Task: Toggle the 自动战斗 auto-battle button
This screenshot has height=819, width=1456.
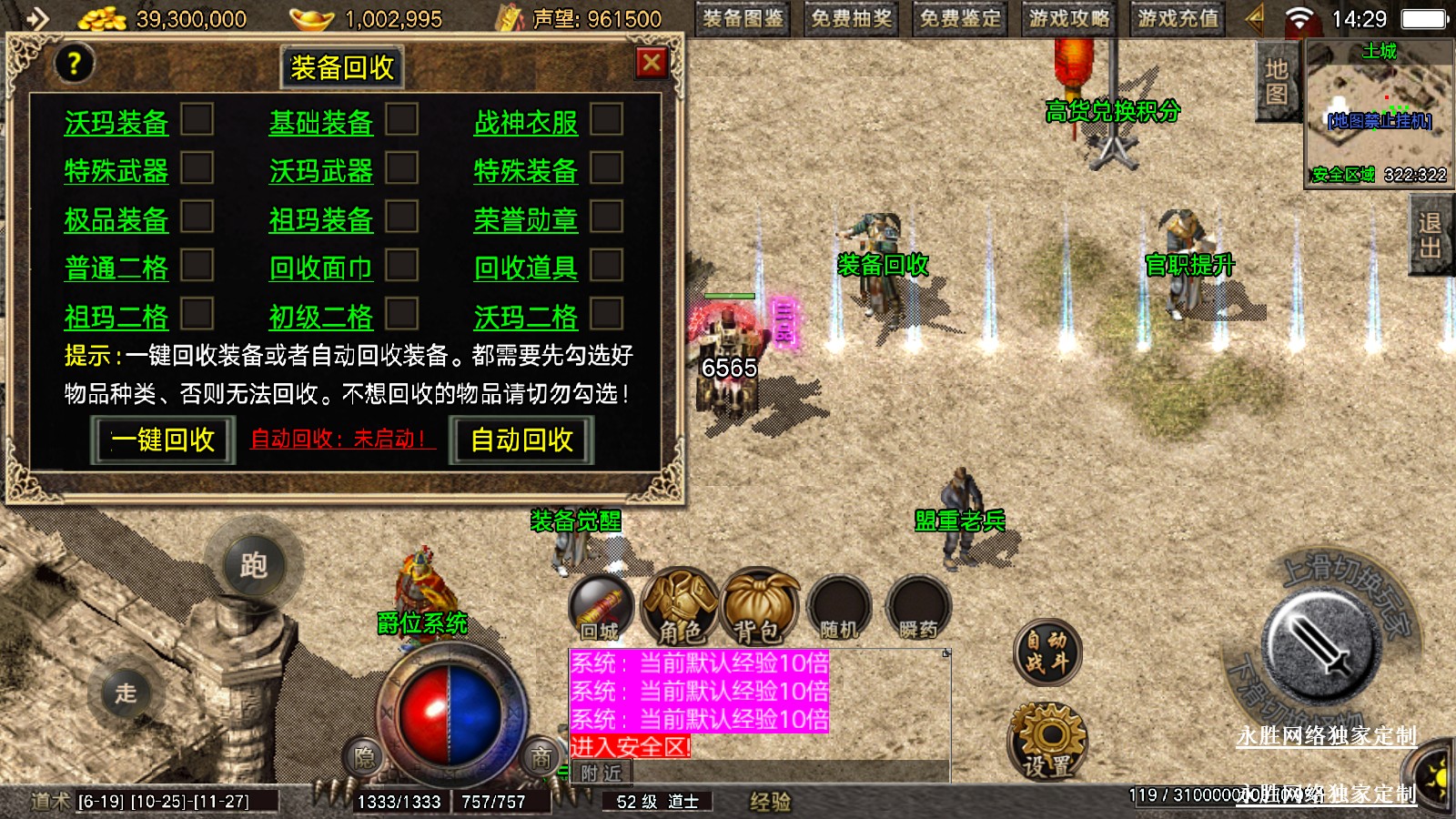Action: click(x=1046, y=652)
